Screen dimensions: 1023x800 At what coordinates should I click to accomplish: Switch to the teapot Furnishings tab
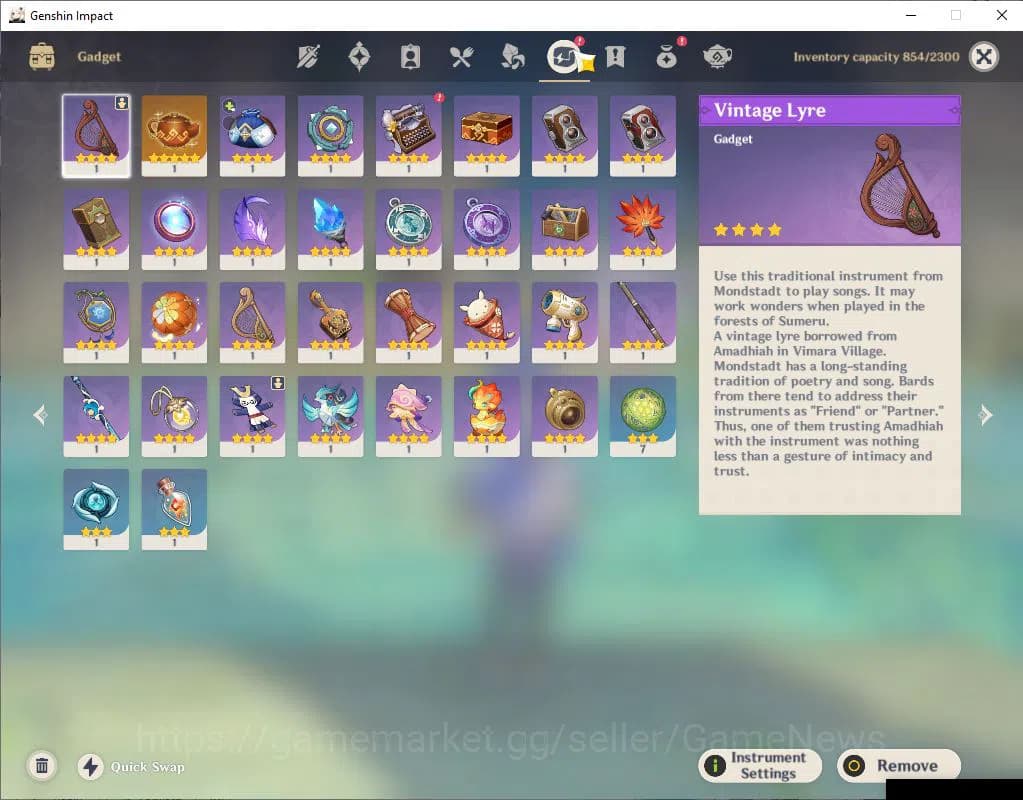coord(717,57)
